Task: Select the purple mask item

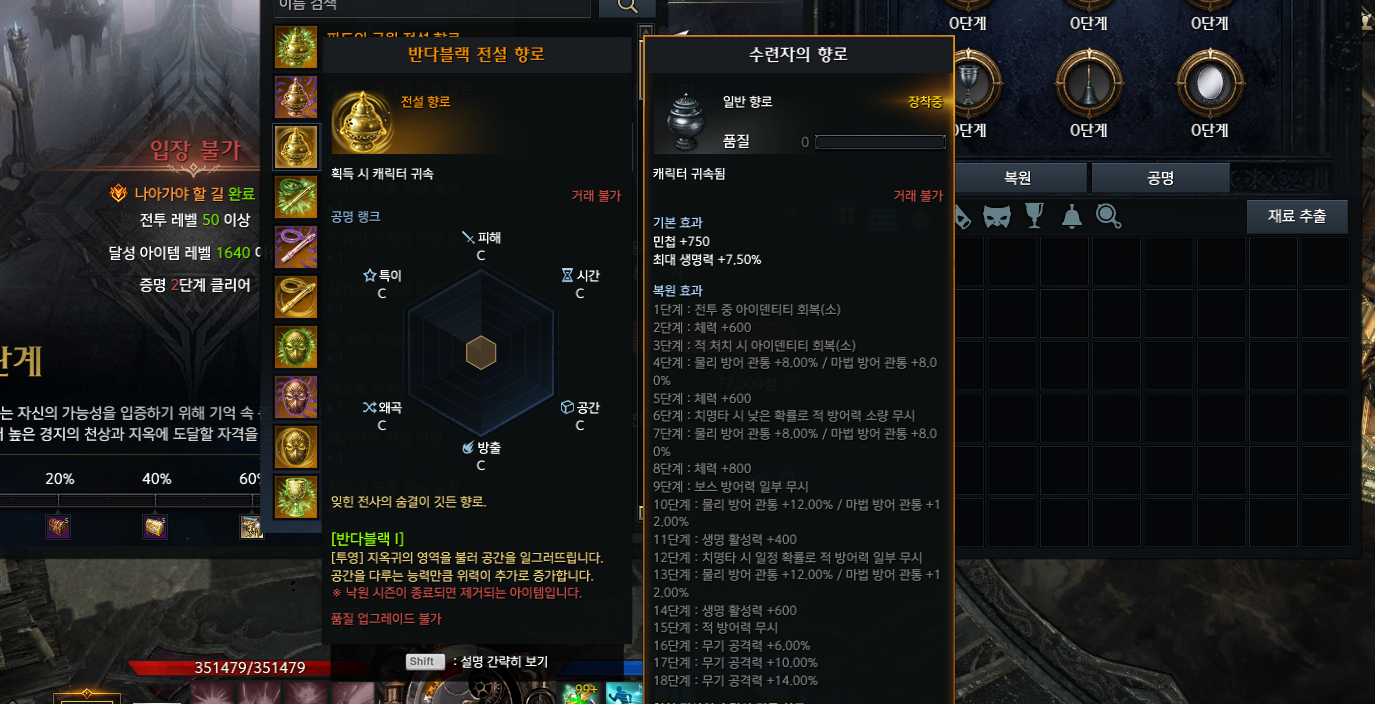Action: point(296,397)
